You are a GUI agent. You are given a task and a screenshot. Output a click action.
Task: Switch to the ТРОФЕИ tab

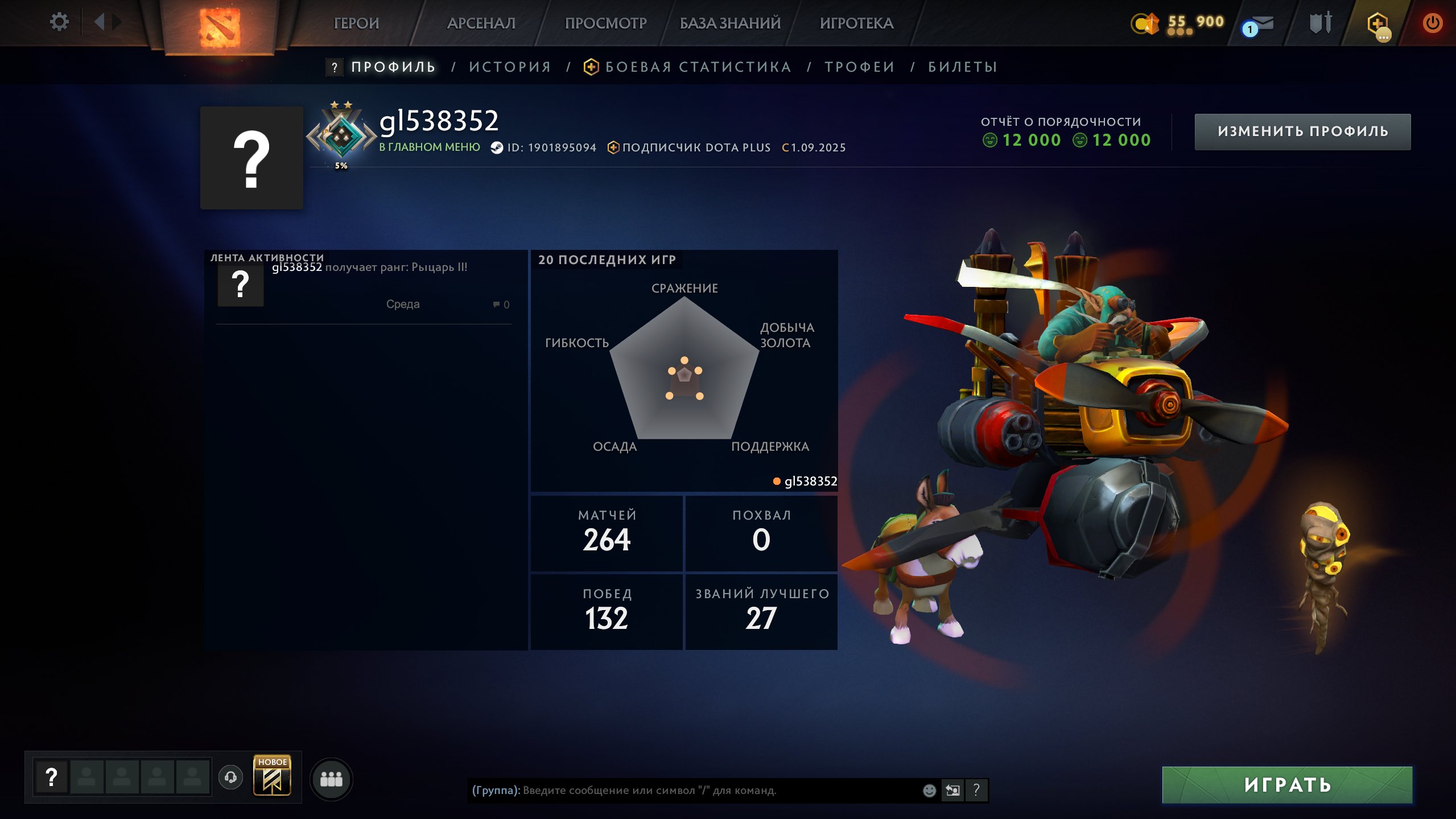click(860, 67)
